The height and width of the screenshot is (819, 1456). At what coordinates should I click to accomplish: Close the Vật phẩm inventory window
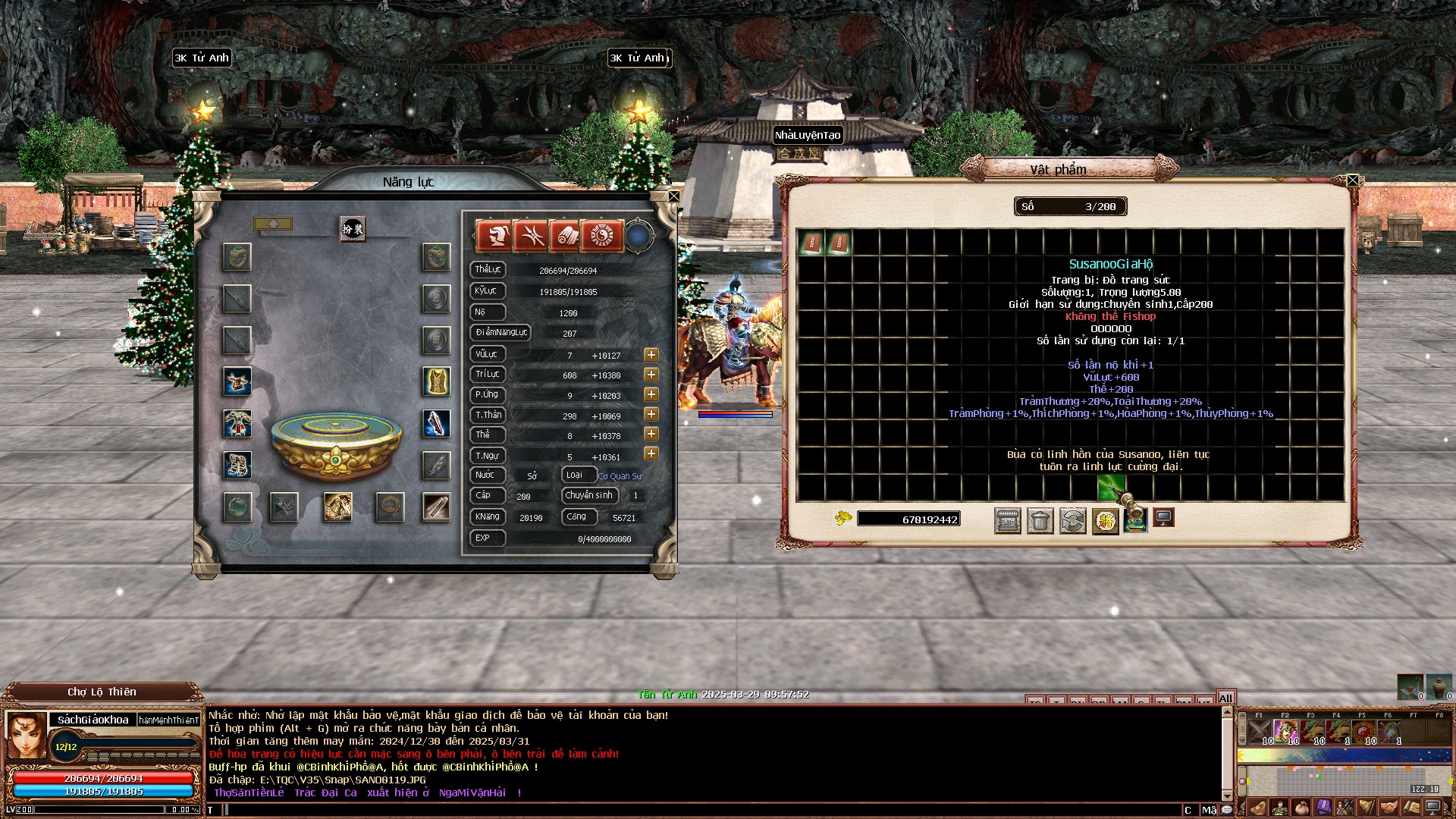pyautogui.click(x=1352, y=180)
